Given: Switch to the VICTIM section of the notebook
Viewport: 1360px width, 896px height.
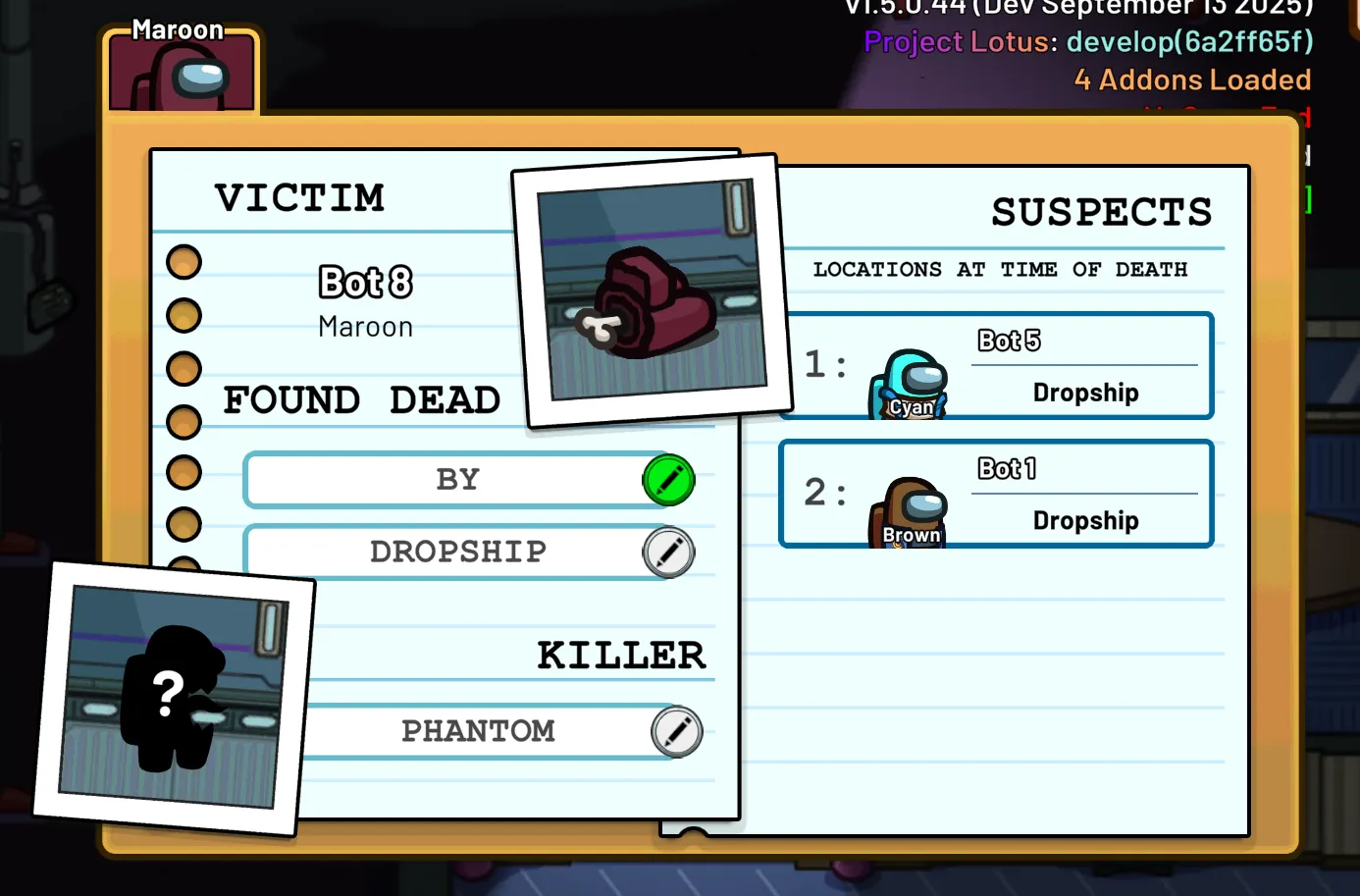Looking at the screenshot, I should coord(300,197).
